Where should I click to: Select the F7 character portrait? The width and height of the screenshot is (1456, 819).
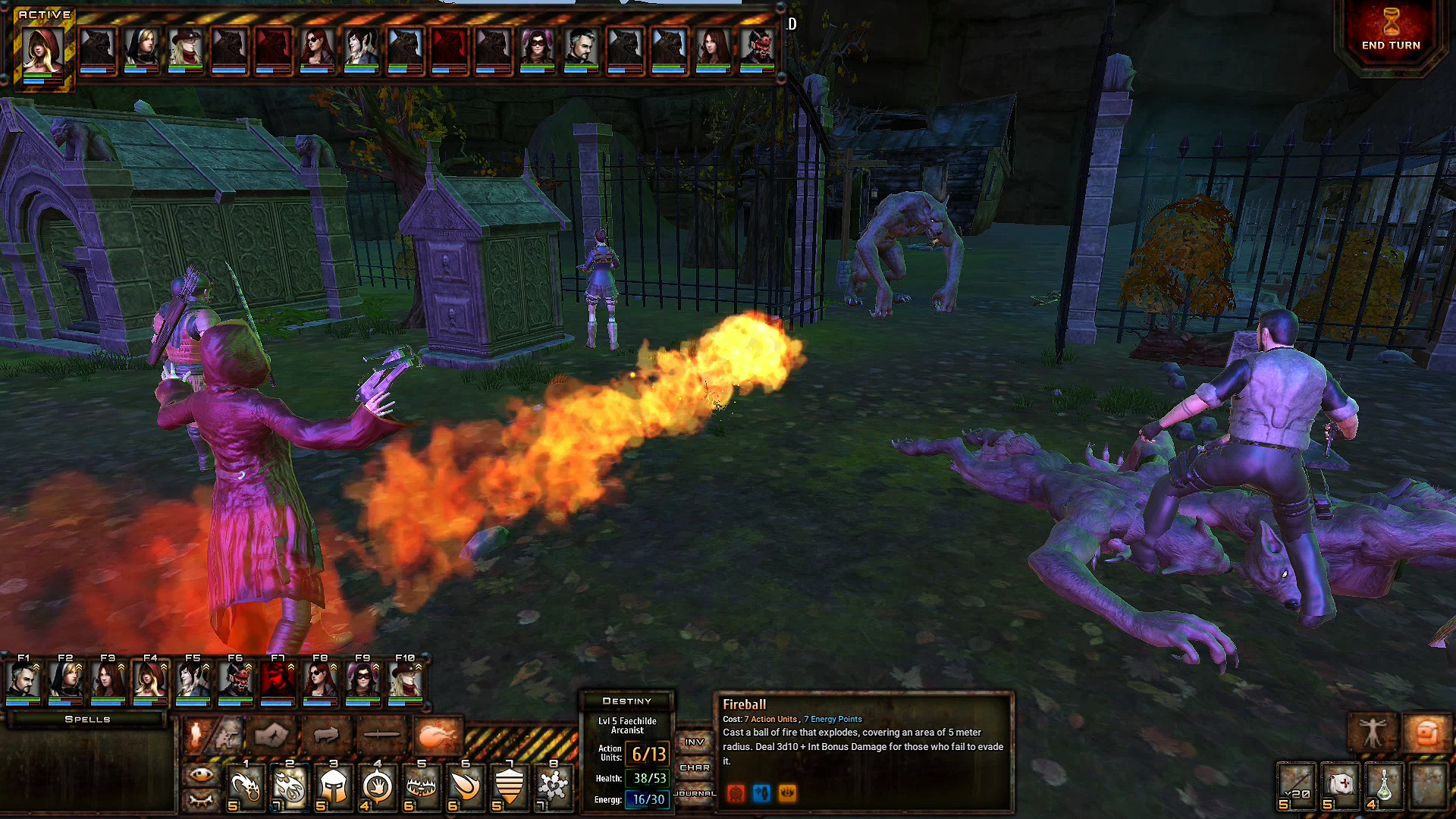click(279, 681)
